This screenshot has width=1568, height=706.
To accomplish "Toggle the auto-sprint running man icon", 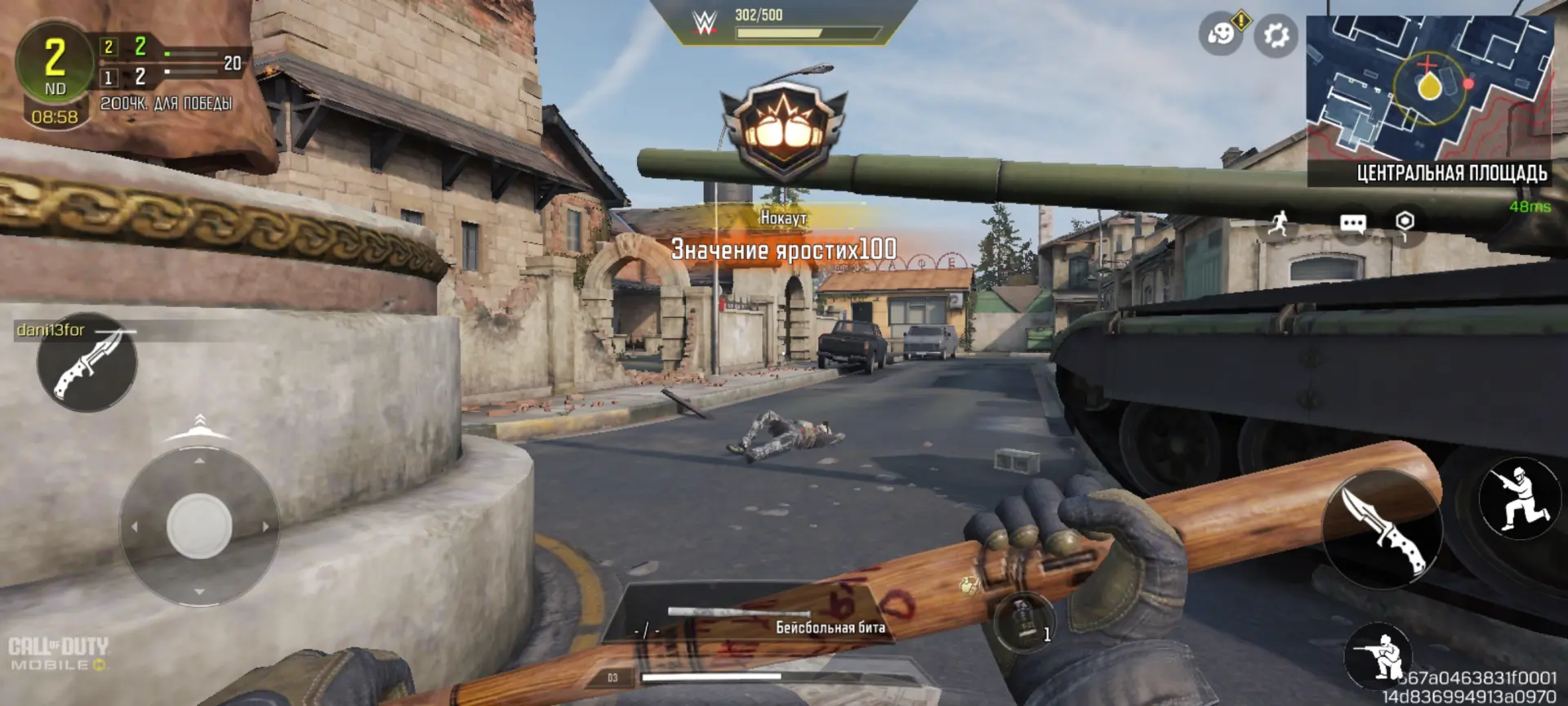I will click(1279, 222).
